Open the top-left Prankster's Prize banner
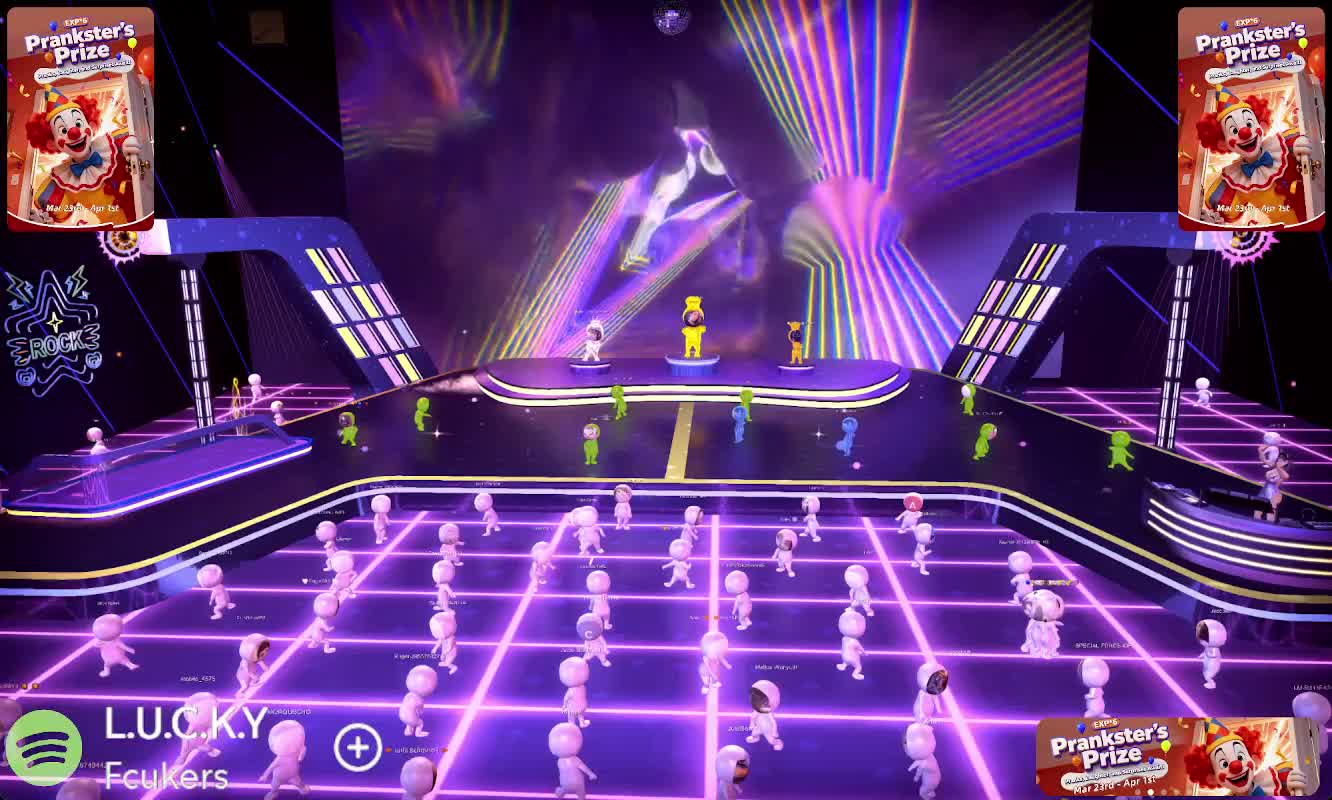Screen dimensions: 1332x800 tap(80, 118)
